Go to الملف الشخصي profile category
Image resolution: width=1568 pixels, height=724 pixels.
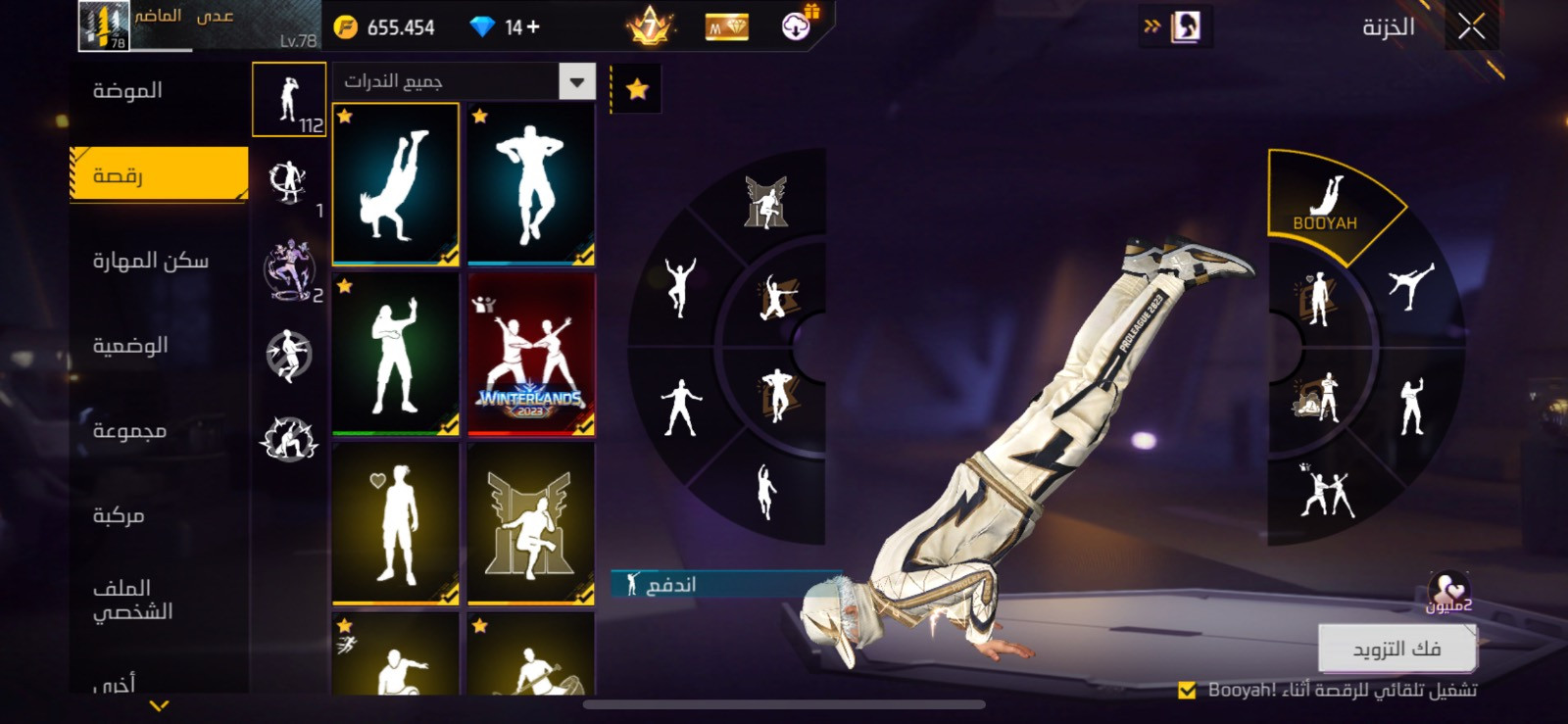[132, 600]
